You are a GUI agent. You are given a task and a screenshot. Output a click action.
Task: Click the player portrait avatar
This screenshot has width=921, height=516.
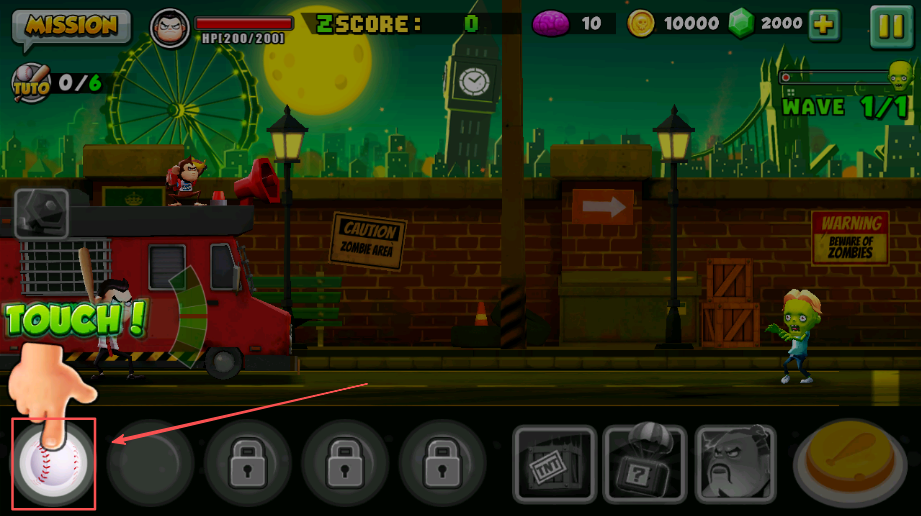pos(169,27)
